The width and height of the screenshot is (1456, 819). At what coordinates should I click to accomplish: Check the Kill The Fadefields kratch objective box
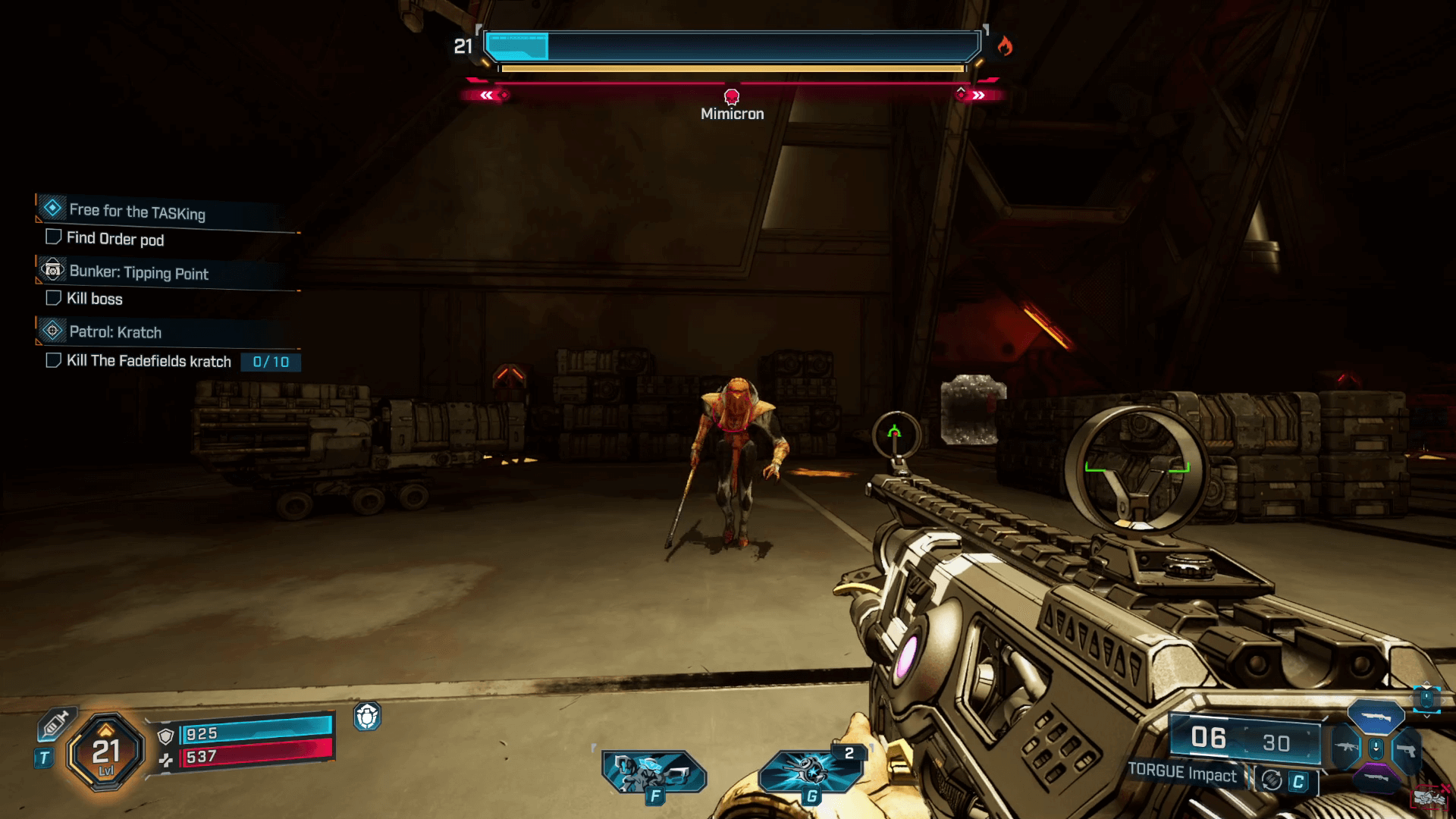pyautogui.click(x=53, y=360)
